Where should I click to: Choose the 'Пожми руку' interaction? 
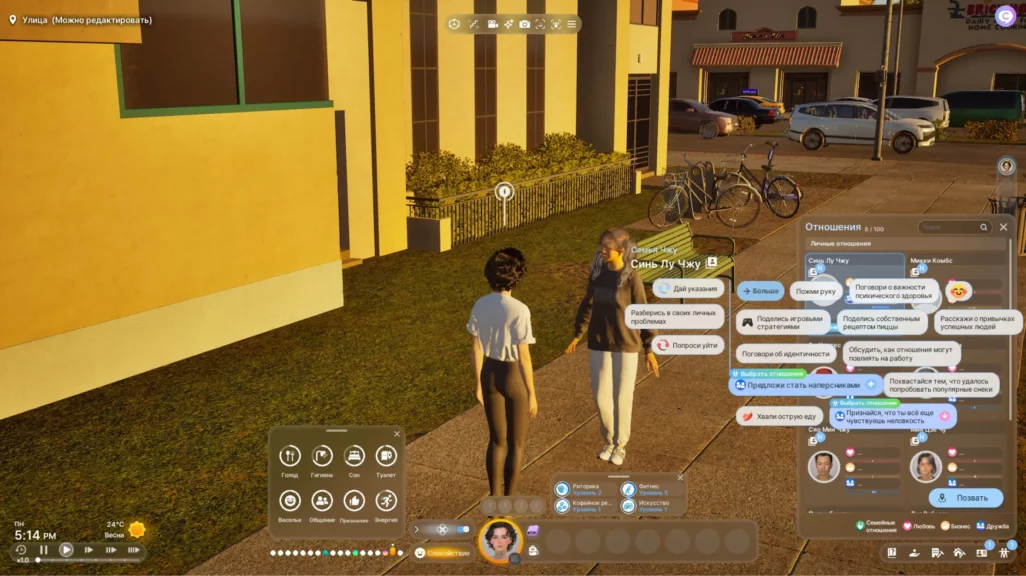pyautogui.click(x=814, y=291)
